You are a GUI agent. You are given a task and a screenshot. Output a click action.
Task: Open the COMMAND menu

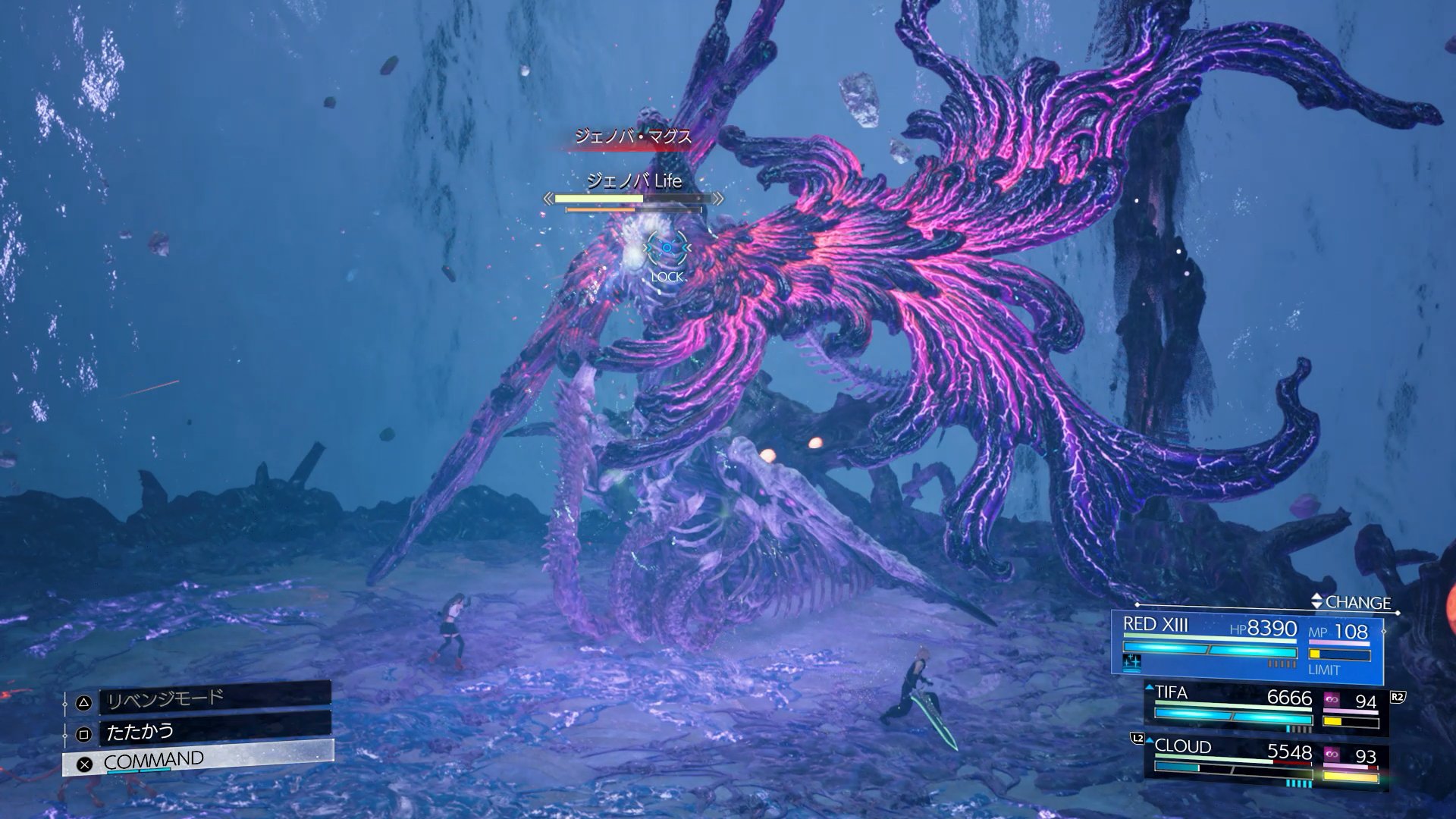[x=197, y=760]
